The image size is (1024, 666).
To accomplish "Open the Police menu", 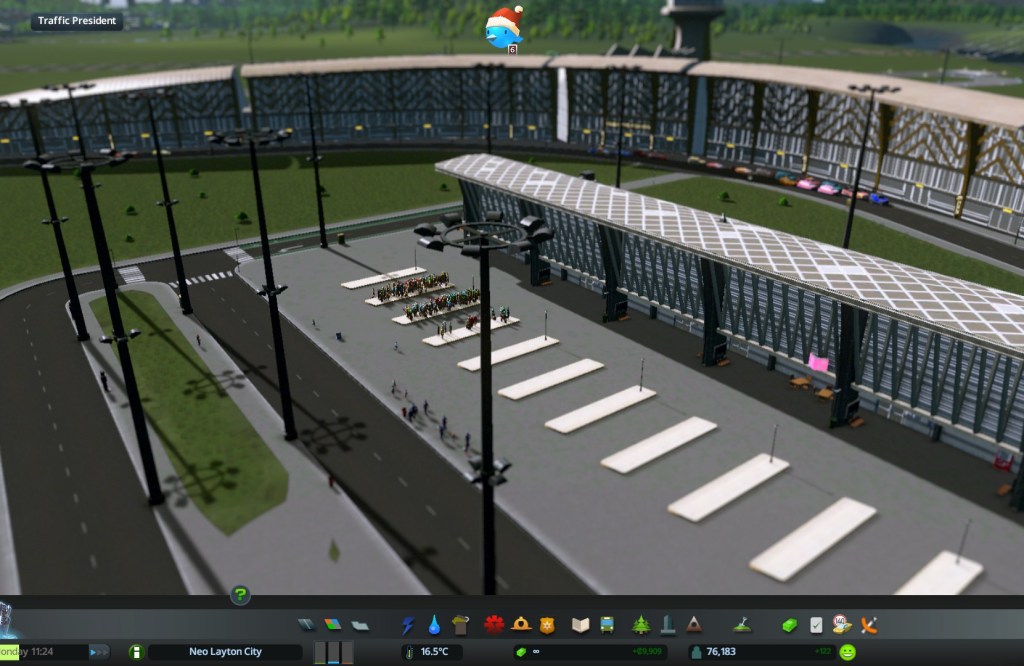I will pyautogui.click(x=546, y=625).
